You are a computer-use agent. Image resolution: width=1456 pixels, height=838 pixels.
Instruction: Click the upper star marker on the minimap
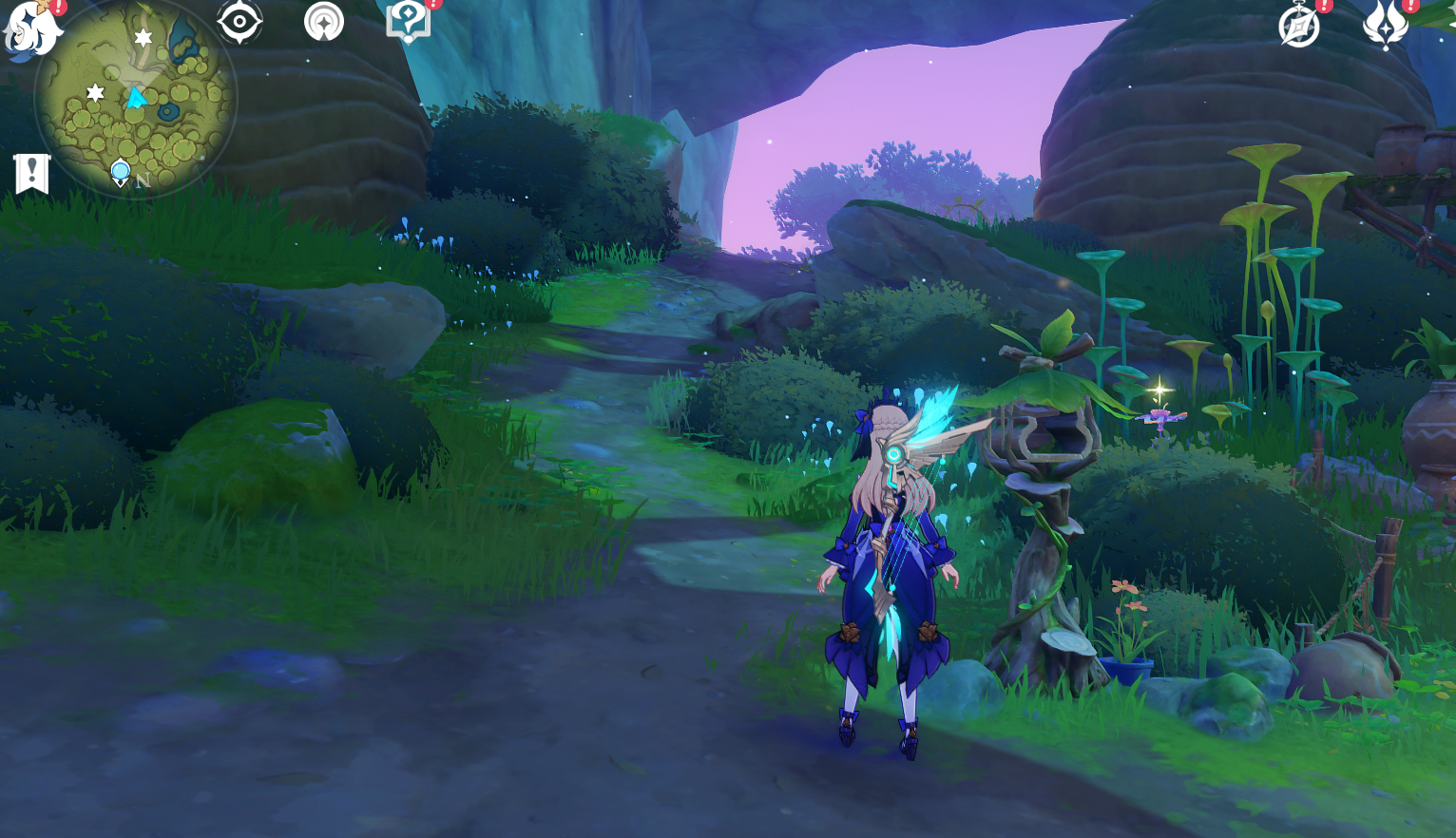(x=142, y=40)
